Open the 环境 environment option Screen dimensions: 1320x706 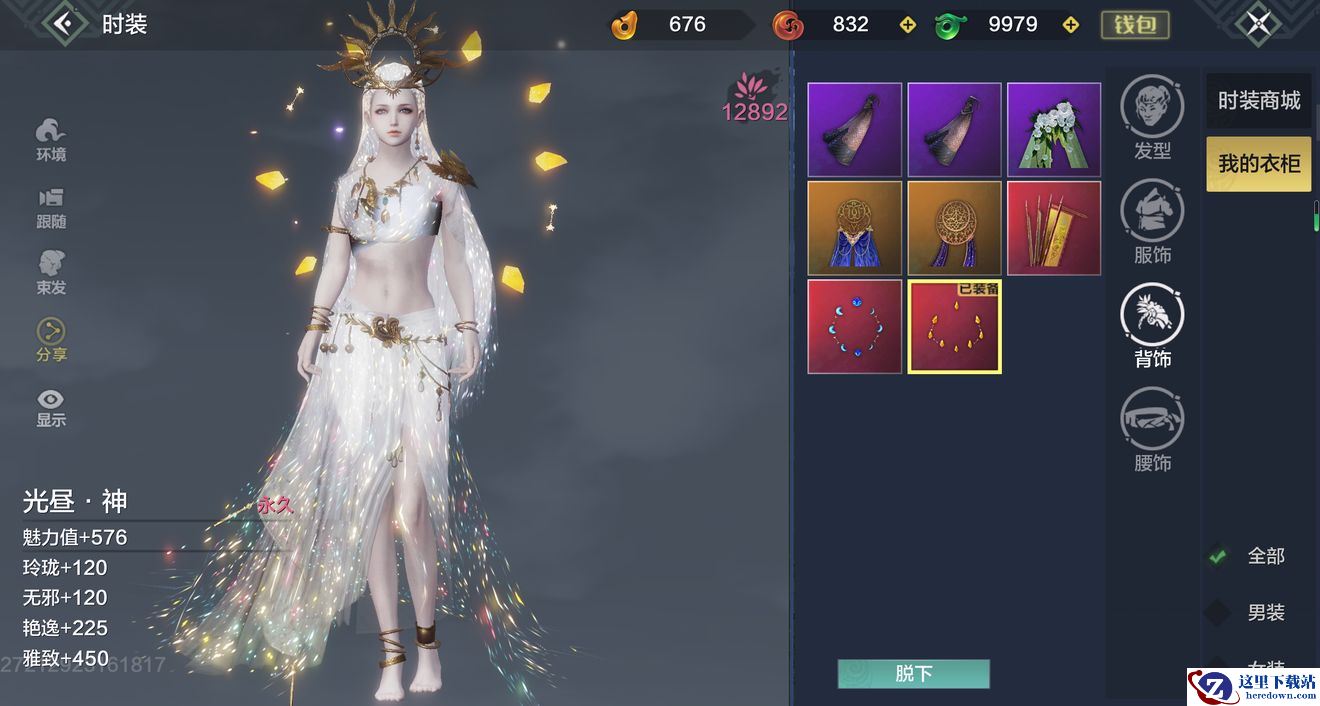[51, 139]
